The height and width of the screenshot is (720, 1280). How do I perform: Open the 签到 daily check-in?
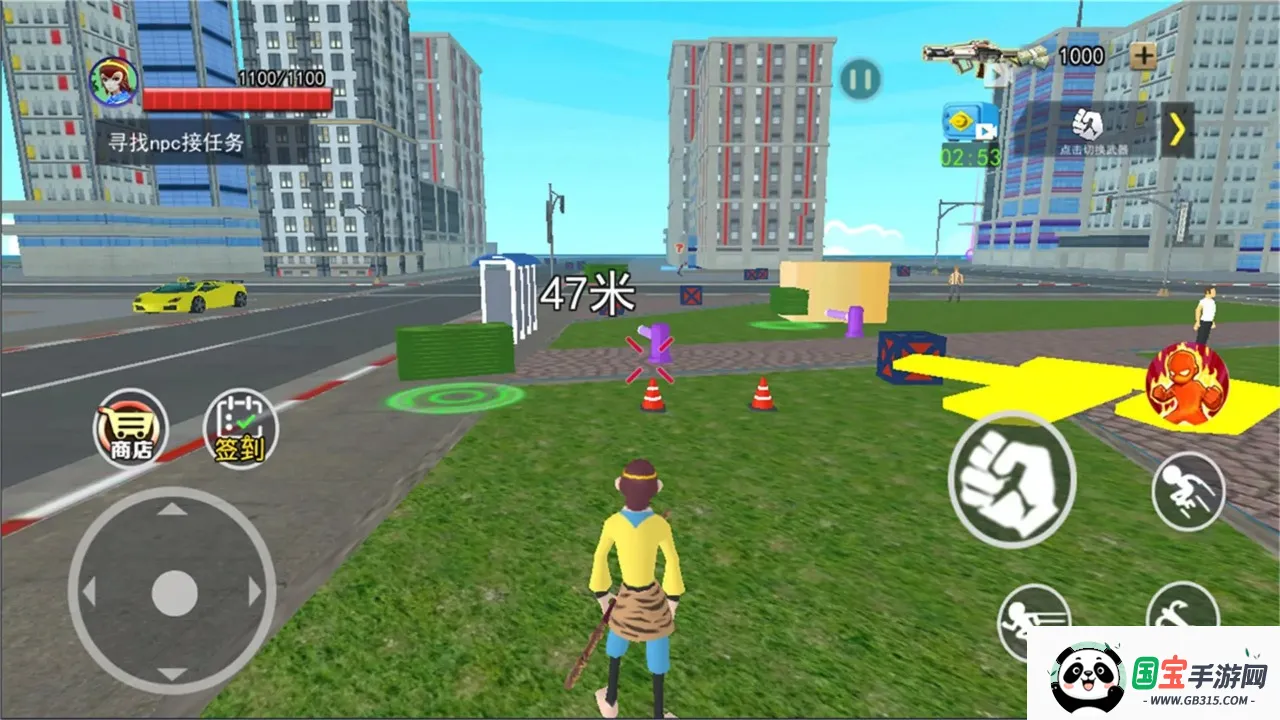pyautogui.click(x=240, y=429)
